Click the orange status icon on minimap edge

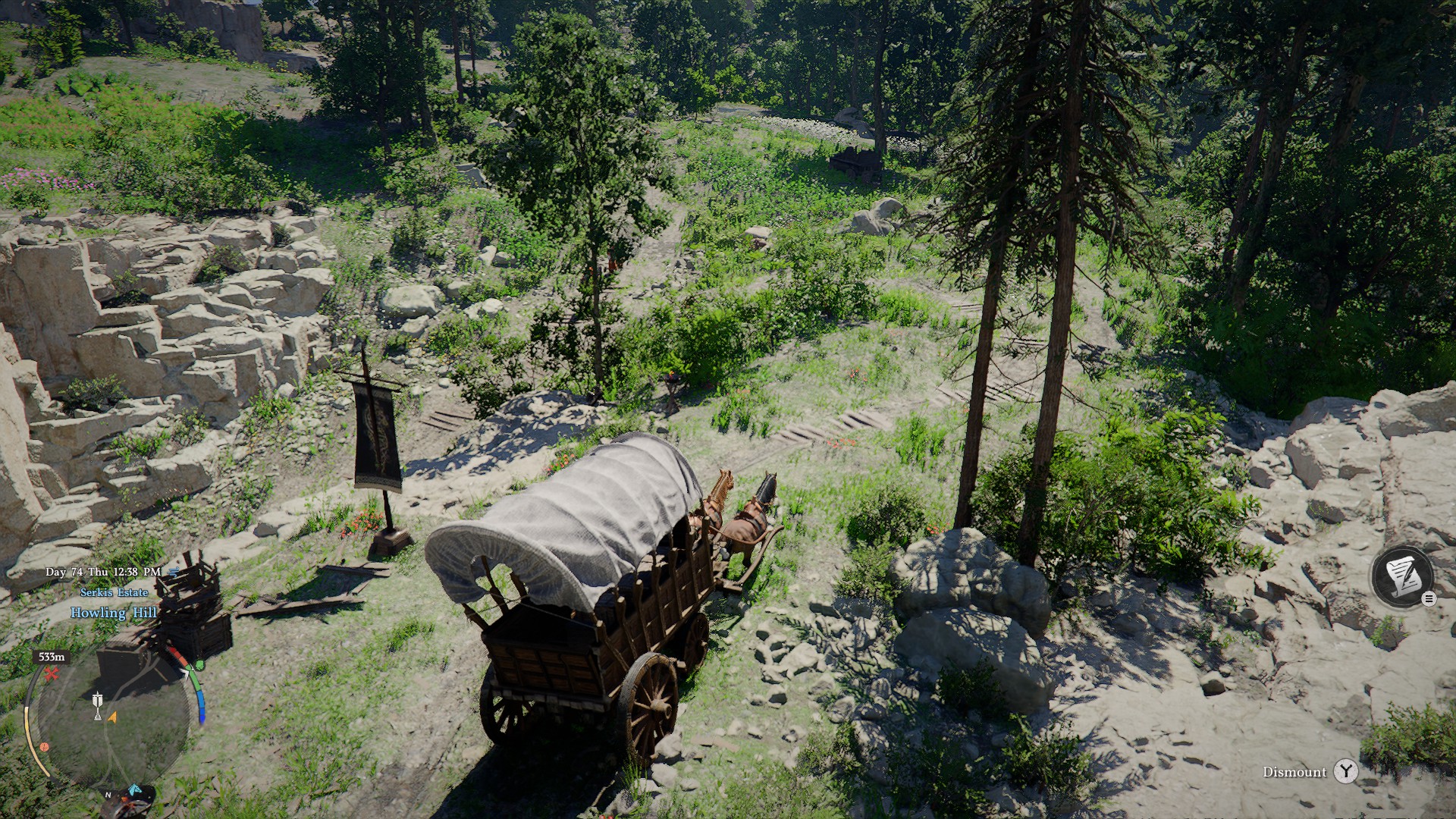pos(44,746)
